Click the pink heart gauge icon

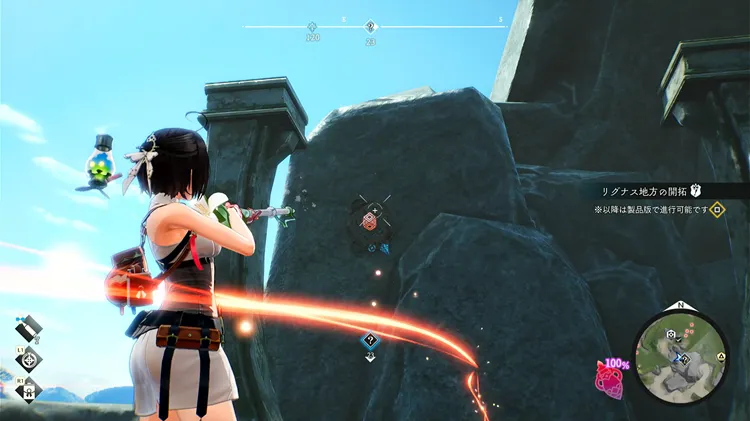(609, 379)
